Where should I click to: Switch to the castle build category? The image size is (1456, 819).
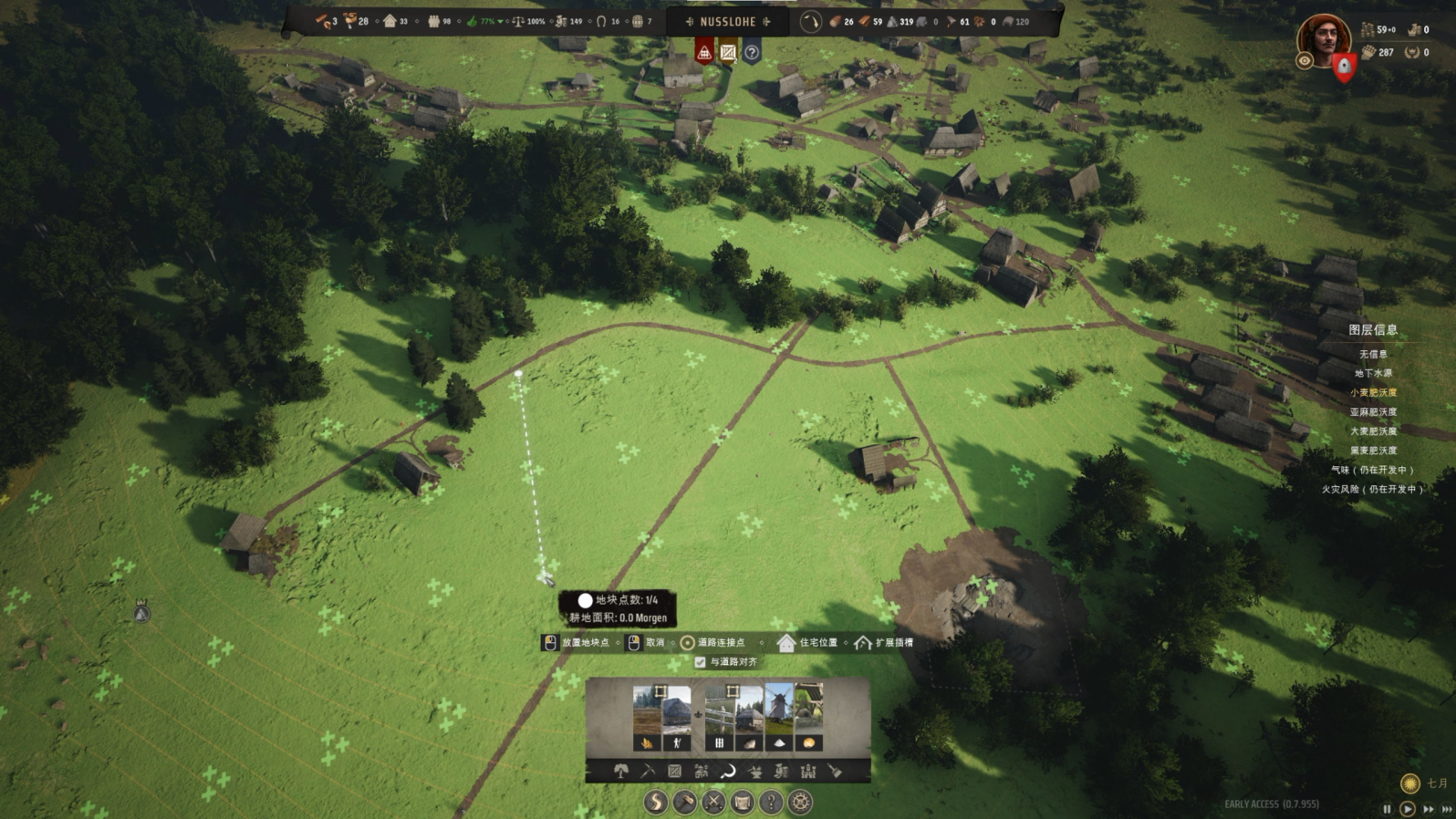coord(808,772)
